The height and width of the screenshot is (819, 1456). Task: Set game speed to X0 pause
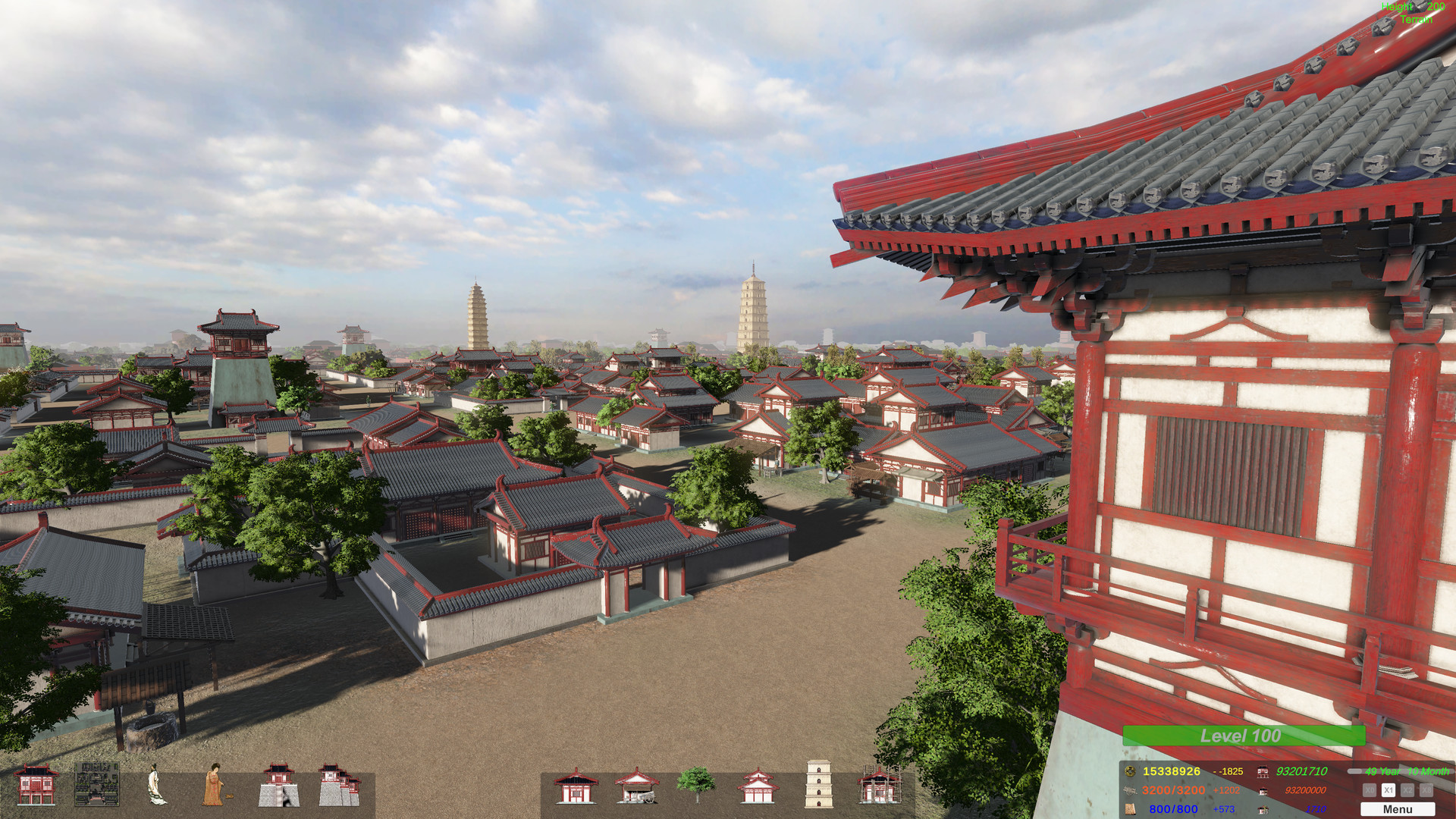tap(1370, 791)
